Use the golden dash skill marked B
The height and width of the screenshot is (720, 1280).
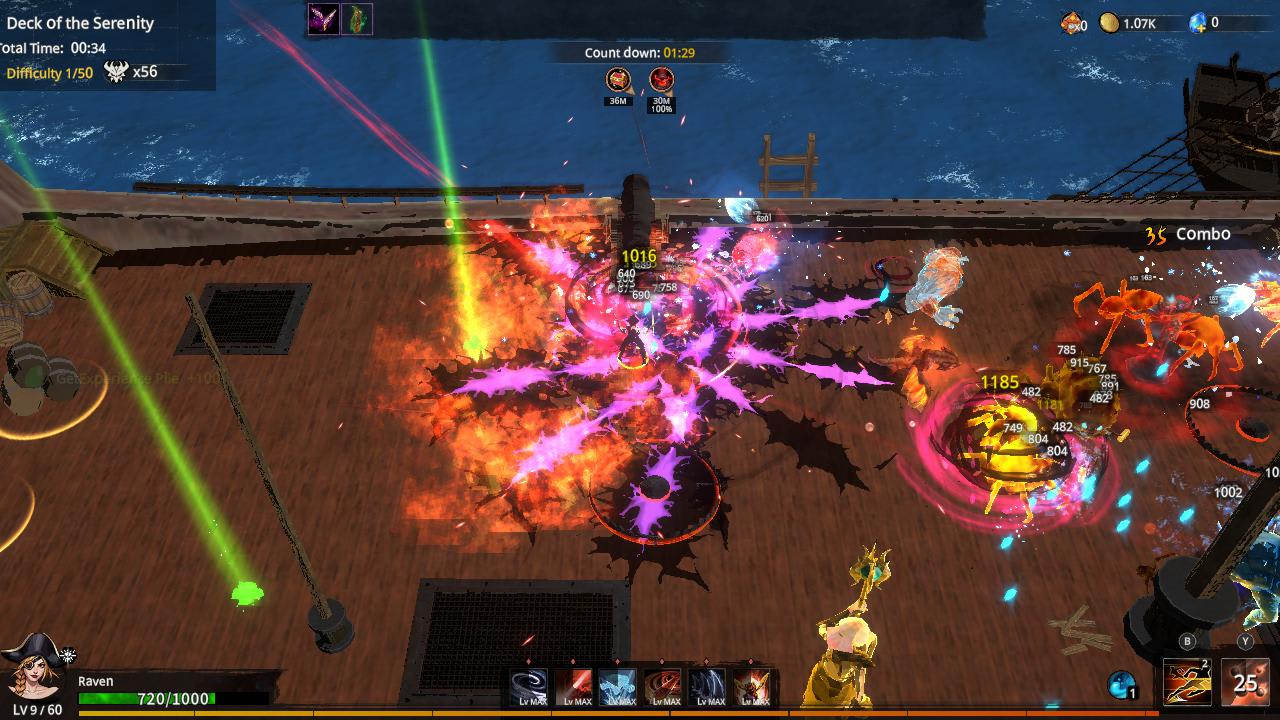(x=1186, y=682)
